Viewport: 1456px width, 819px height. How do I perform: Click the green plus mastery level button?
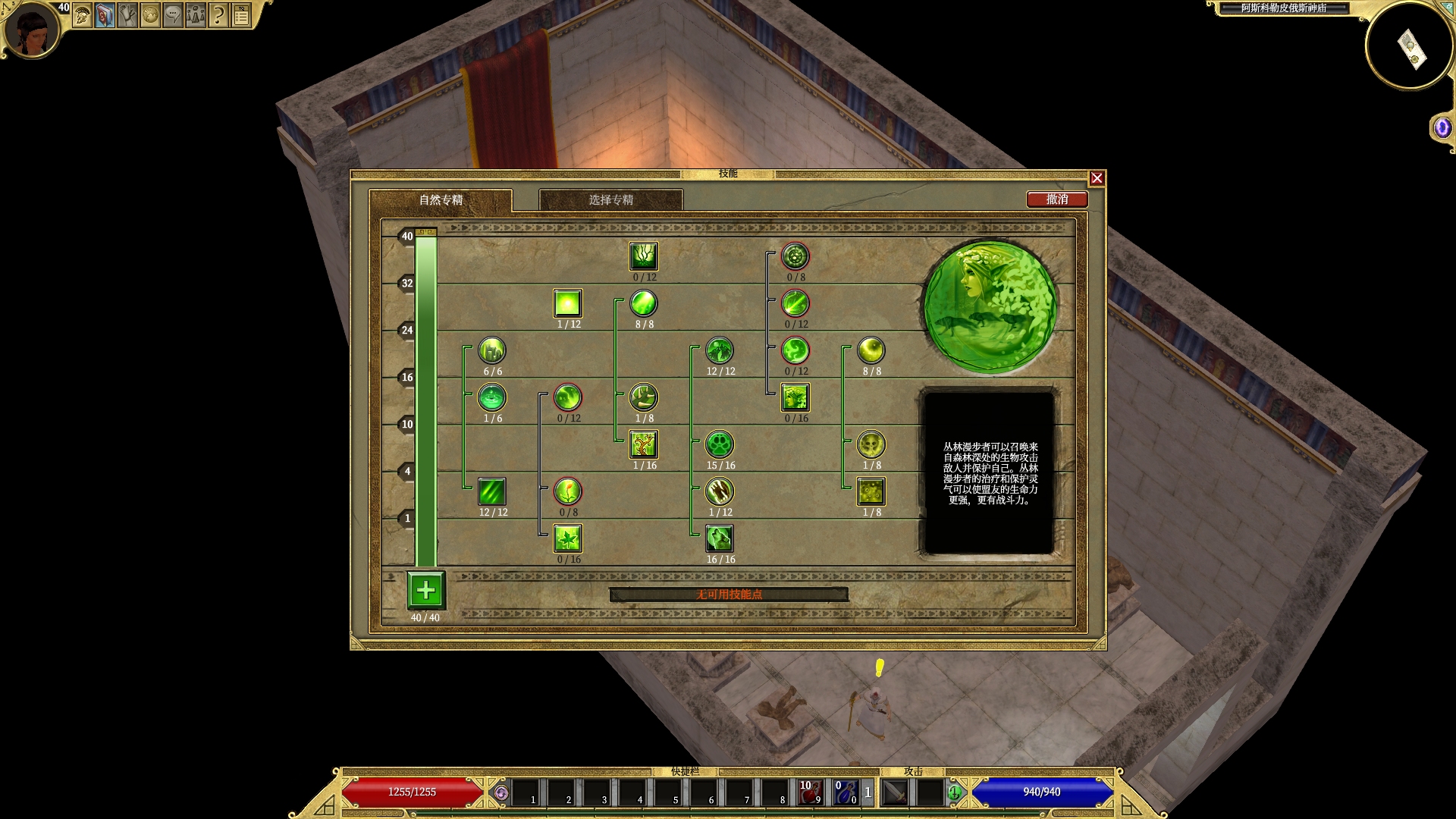click(x=425, y=590)
